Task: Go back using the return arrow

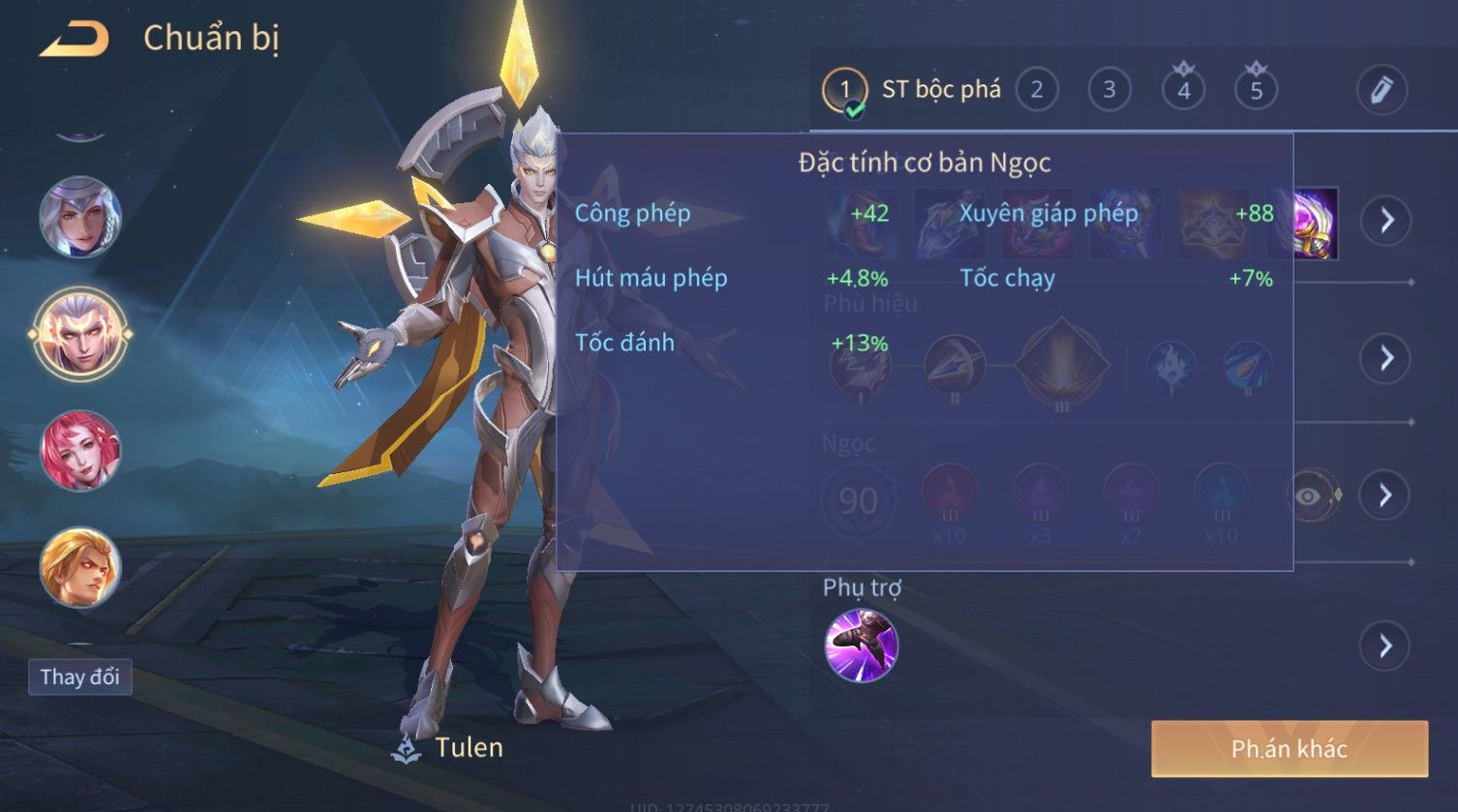Action: click(74, 40)
